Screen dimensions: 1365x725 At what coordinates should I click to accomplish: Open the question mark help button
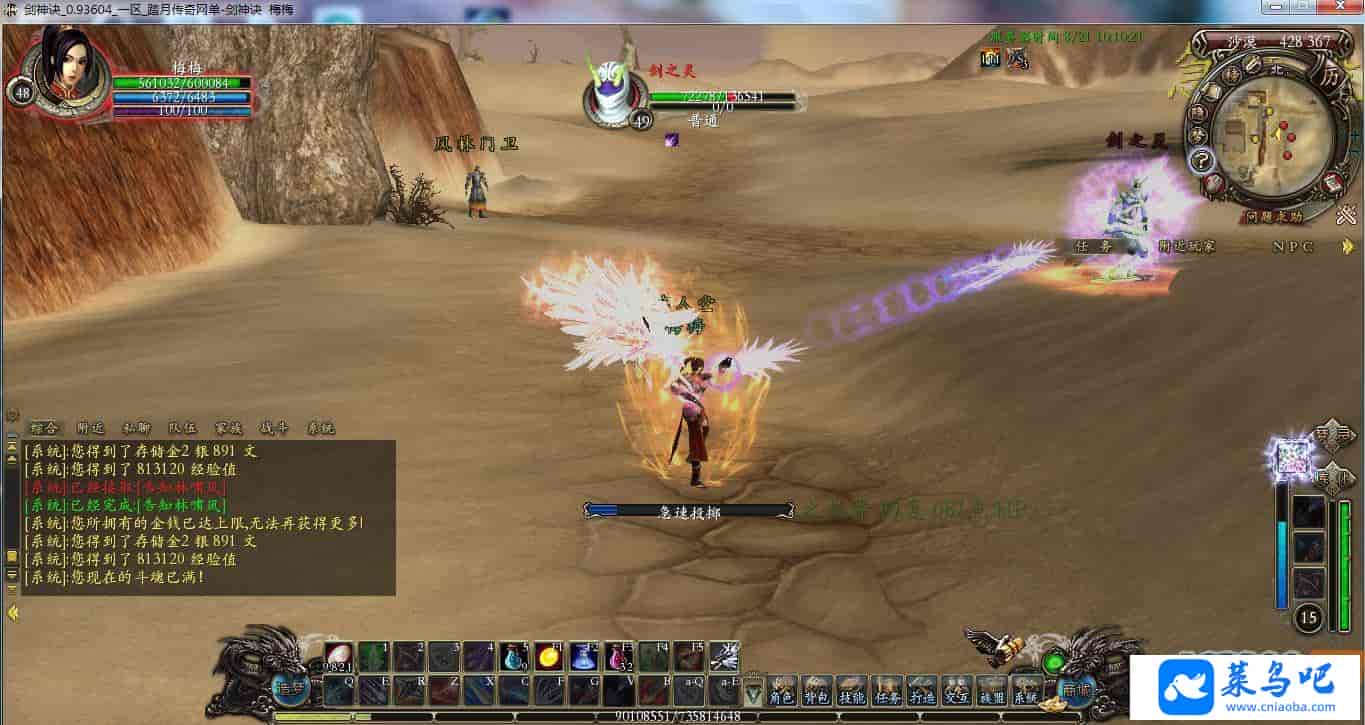pyautogui.click(x=1201, y=160)
